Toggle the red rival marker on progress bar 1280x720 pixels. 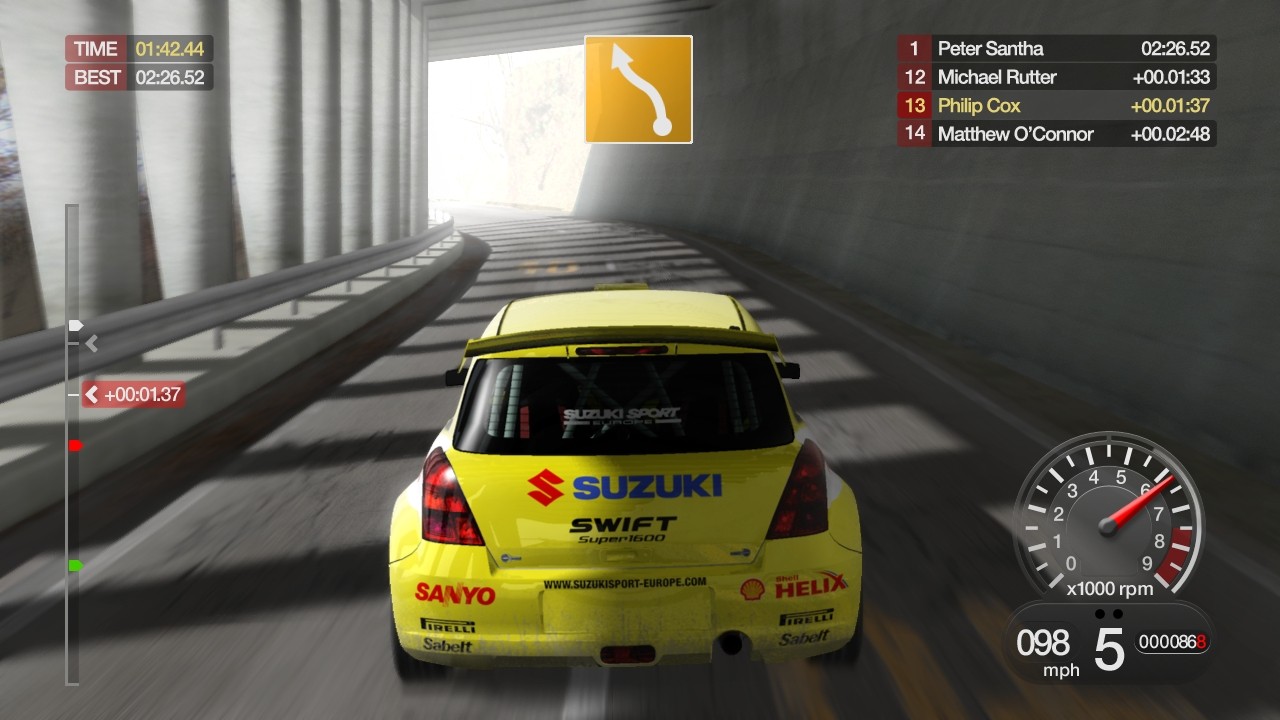tap(74, 444)
